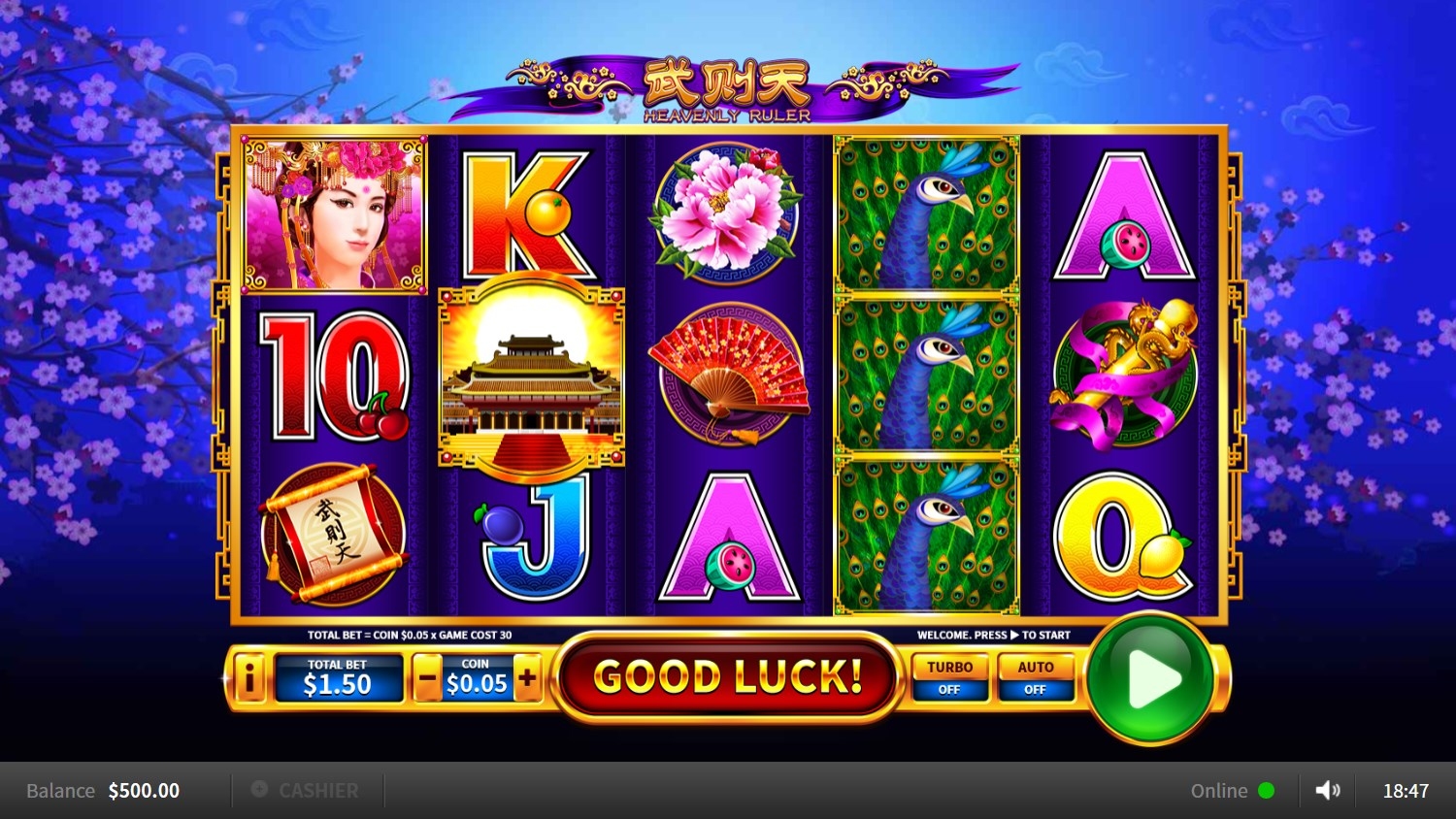Increase coin value with the plus button
Viewport: 1456px width, 819px height.
[x=527, y=678]
